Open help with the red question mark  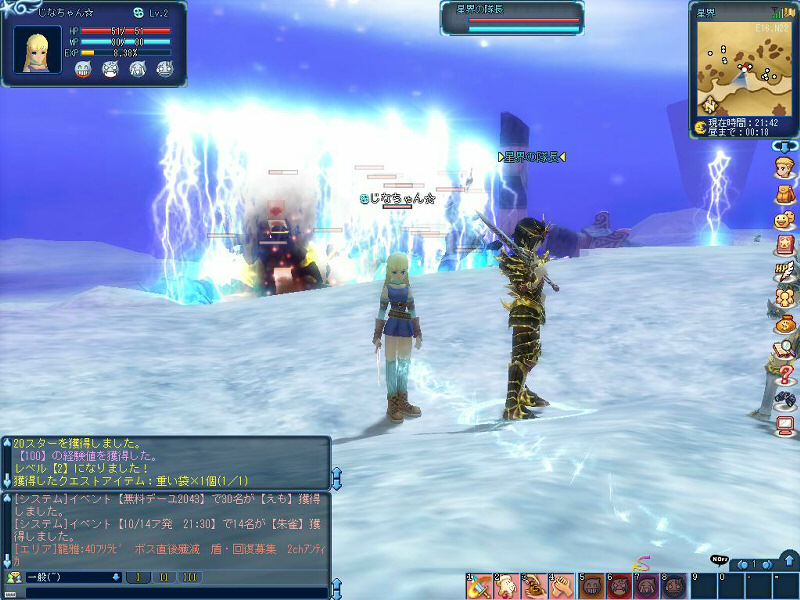pyautogui.click(x=784, y=375)
